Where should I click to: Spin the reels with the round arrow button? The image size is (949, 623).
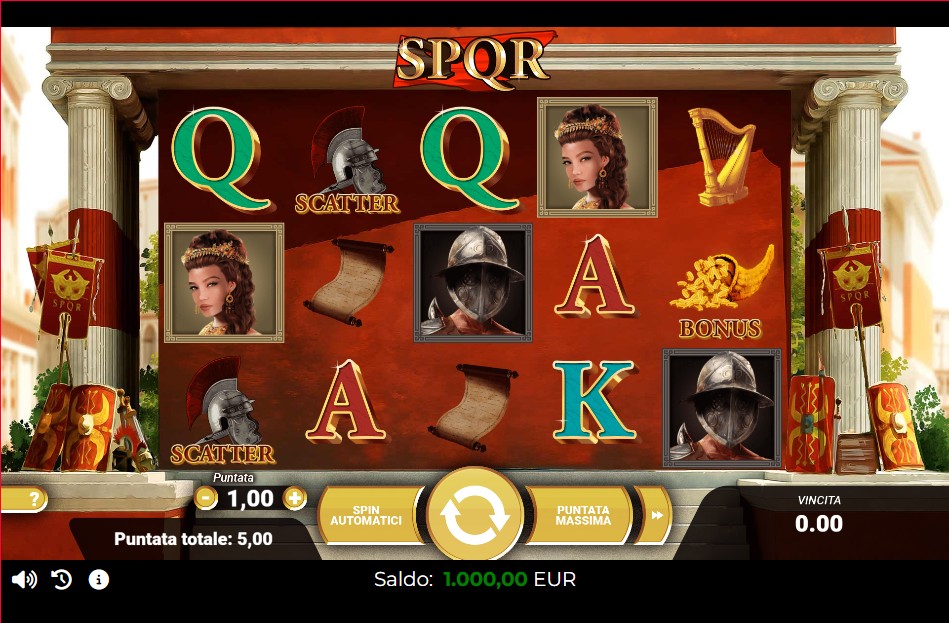click(x=475, y=514)
